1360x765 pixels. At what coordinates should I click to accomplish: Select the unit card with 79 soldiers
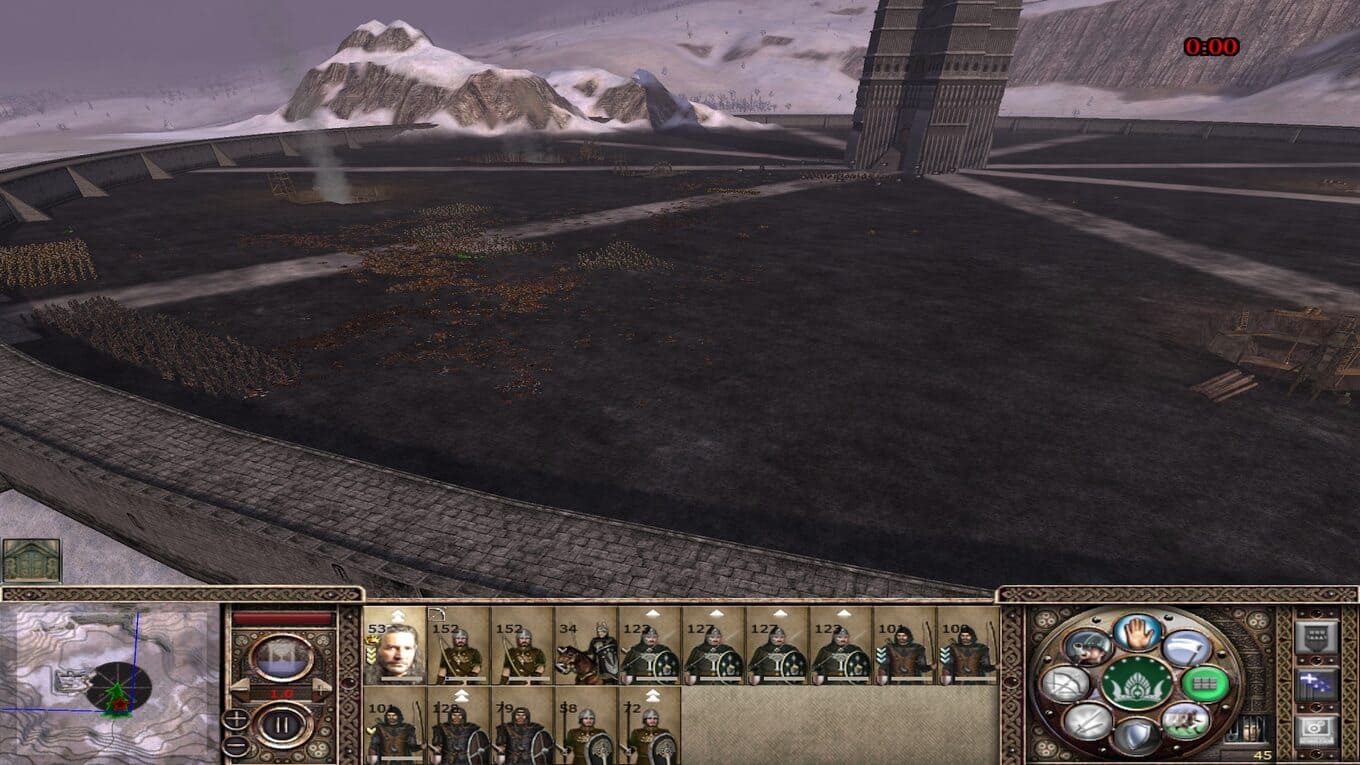(522, 726)
